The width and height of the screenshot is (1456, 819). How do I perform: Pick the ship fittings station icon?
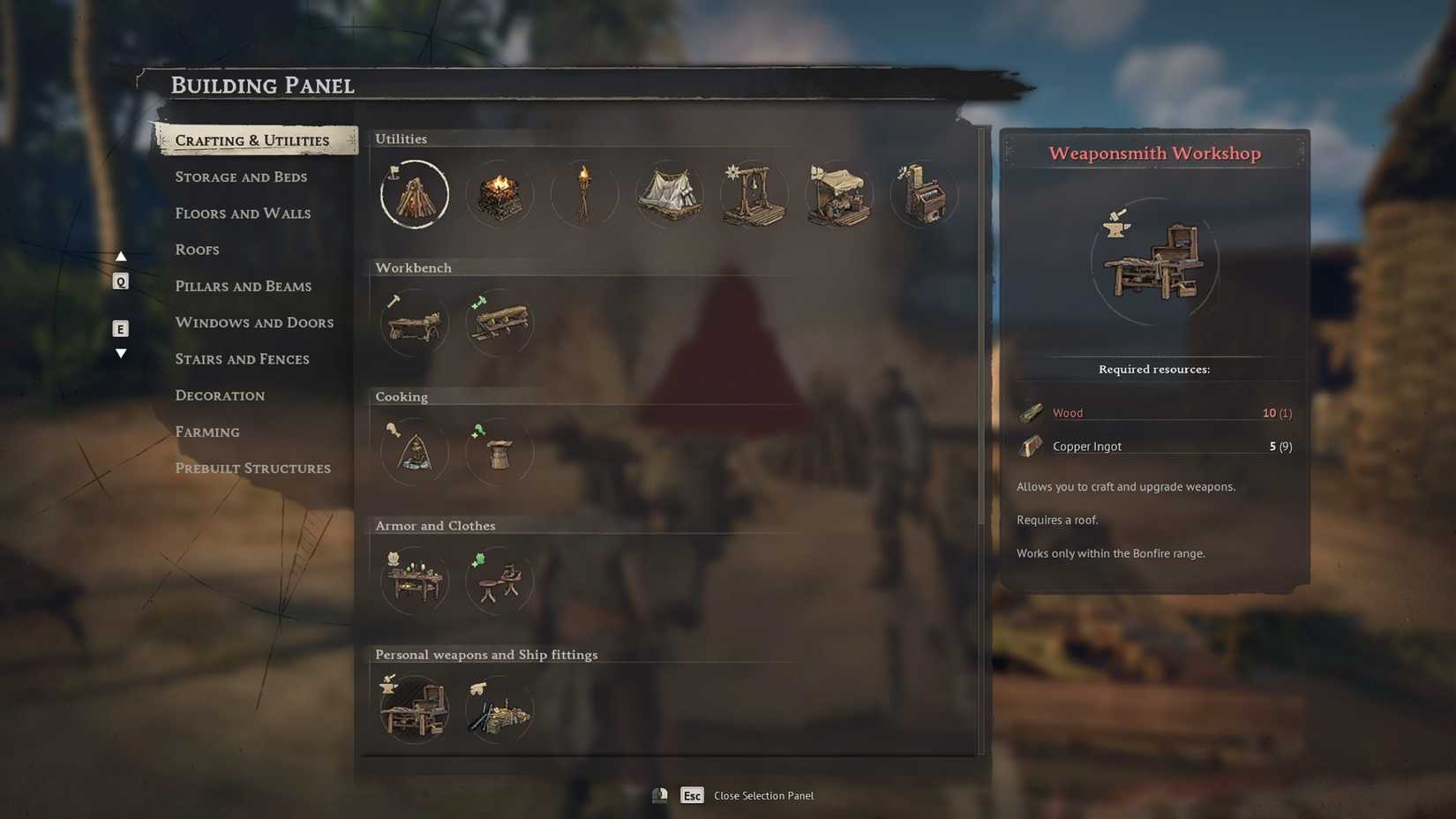pyautogui.click(x=499, y=709)
